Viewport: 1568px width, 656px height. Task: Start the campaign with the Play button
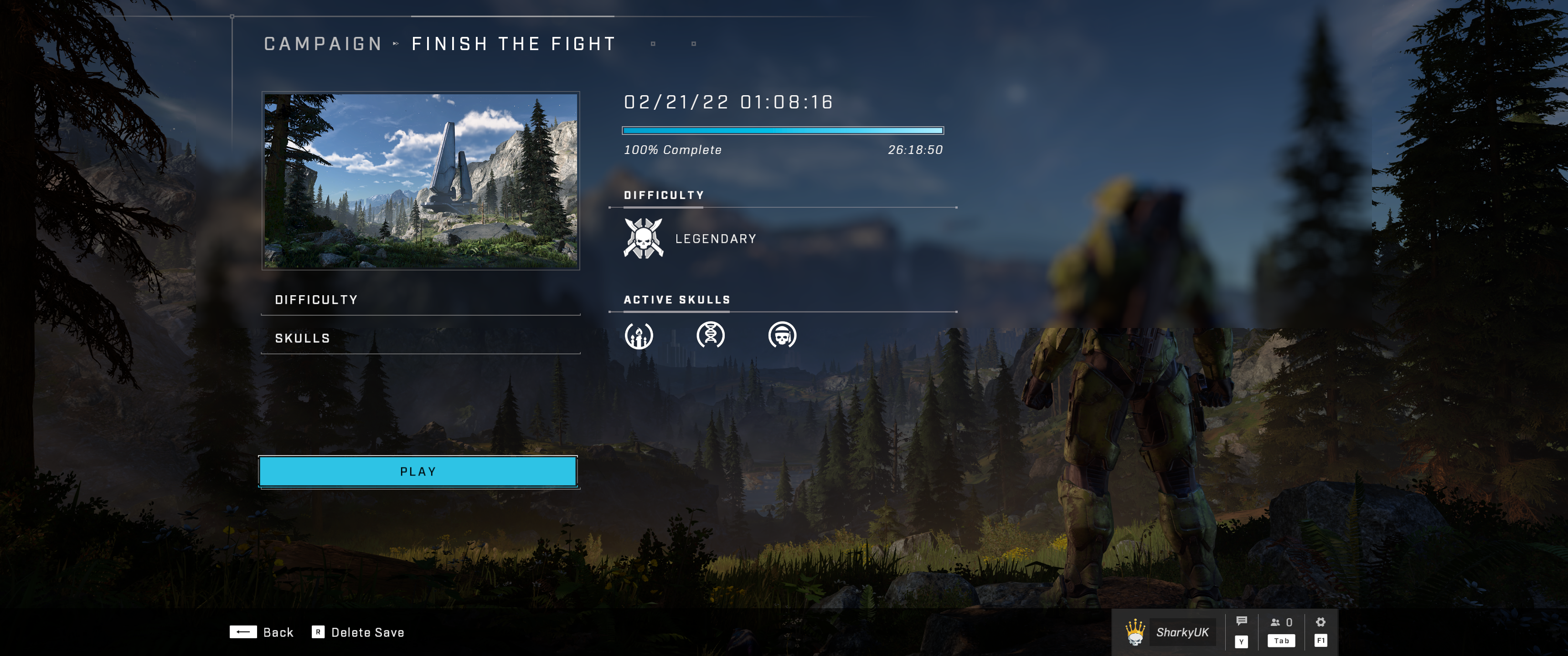coord(418,471)
